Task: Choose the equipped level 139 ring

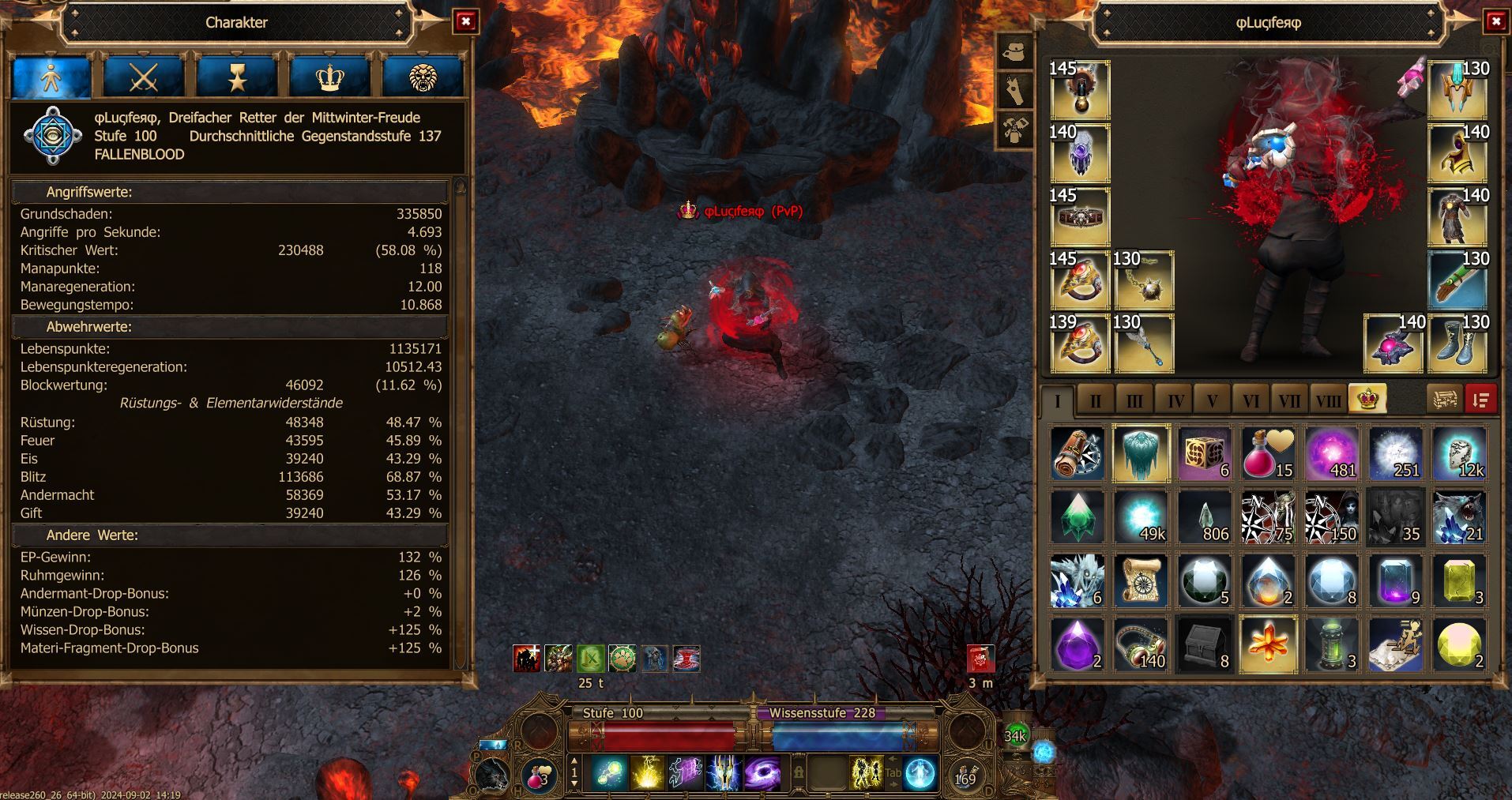Action: 1079,344
